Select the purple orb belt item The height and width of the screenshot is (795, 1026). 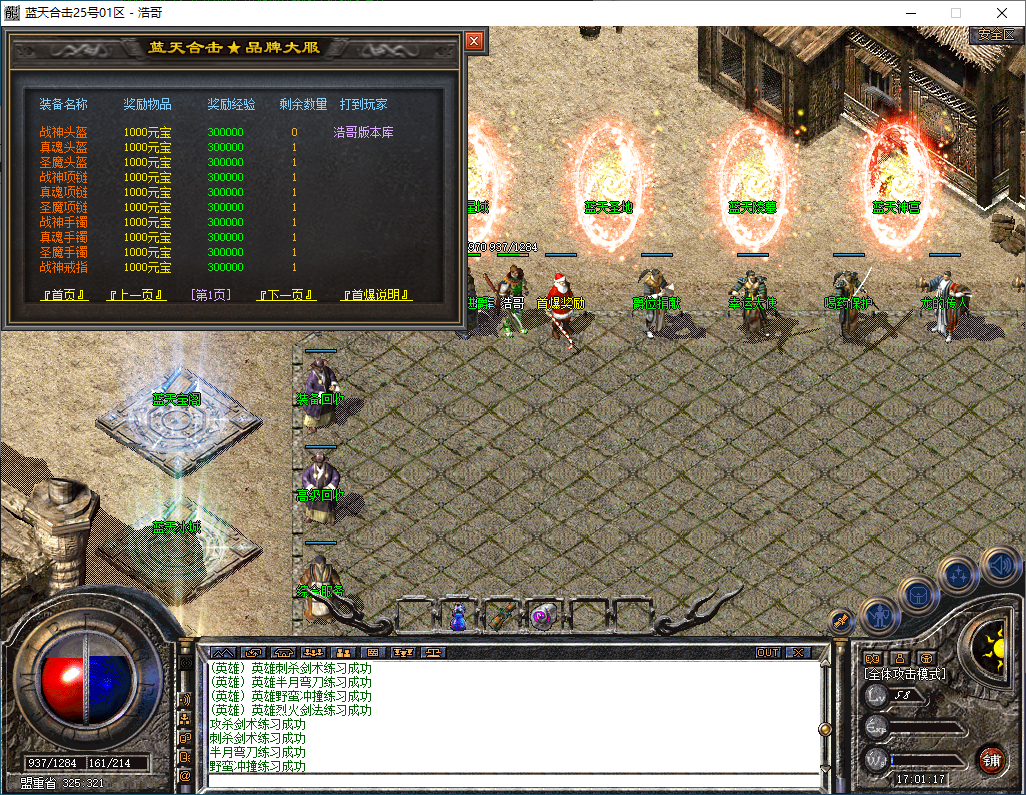coord(543,616)
